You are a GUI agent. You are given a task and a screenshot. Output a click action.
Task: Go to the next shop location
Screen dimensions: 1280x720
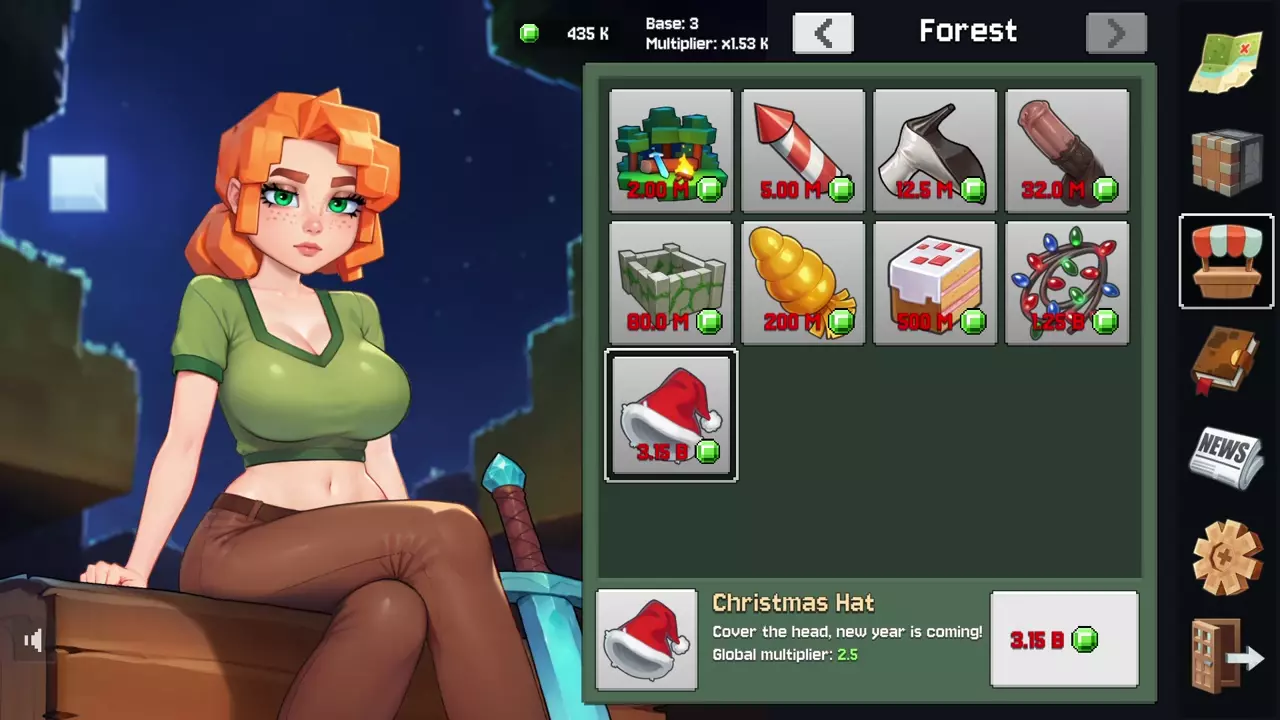(1116, 33)
